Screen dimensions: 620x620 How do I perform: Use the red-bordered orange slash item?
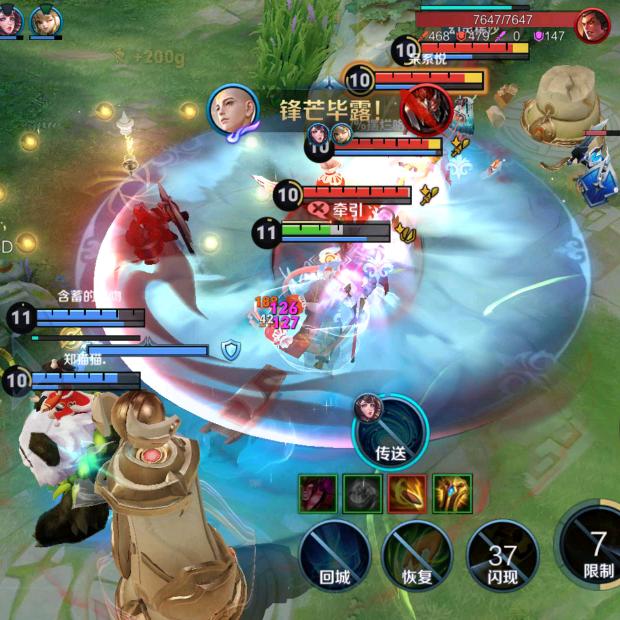[x=407, y=493]
